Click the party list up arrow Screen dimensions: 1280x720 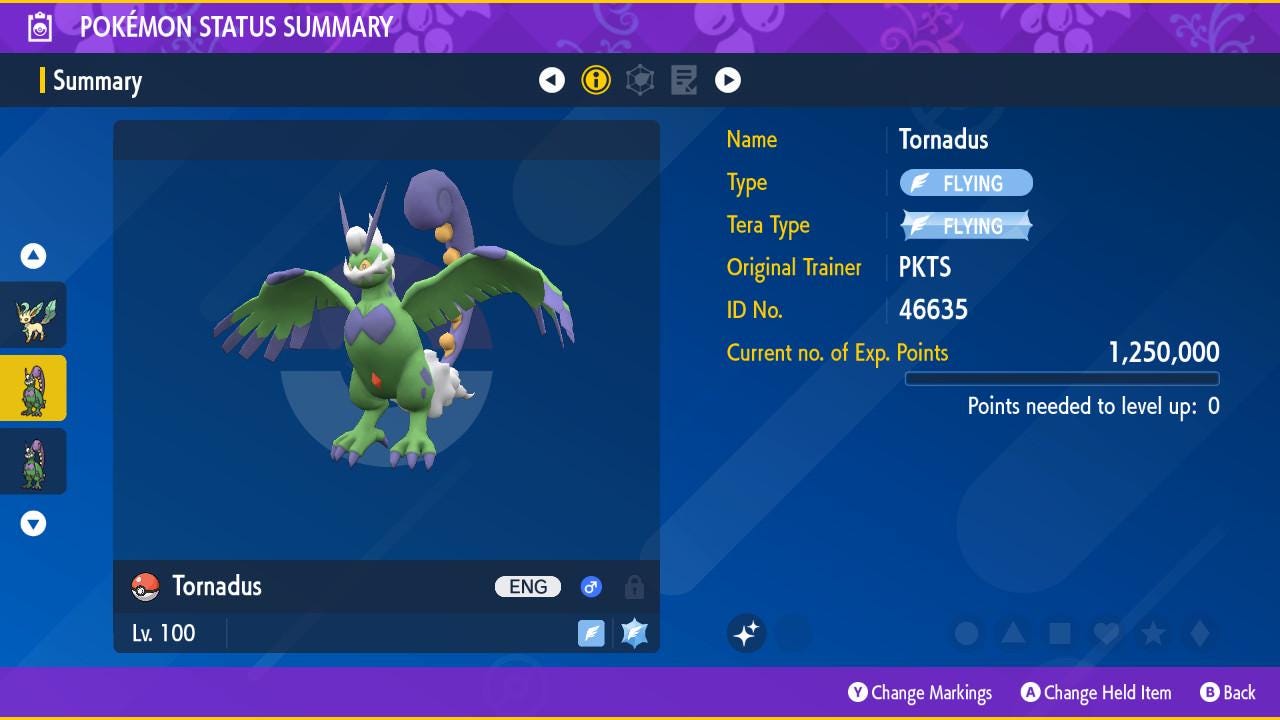coord(33,257)
